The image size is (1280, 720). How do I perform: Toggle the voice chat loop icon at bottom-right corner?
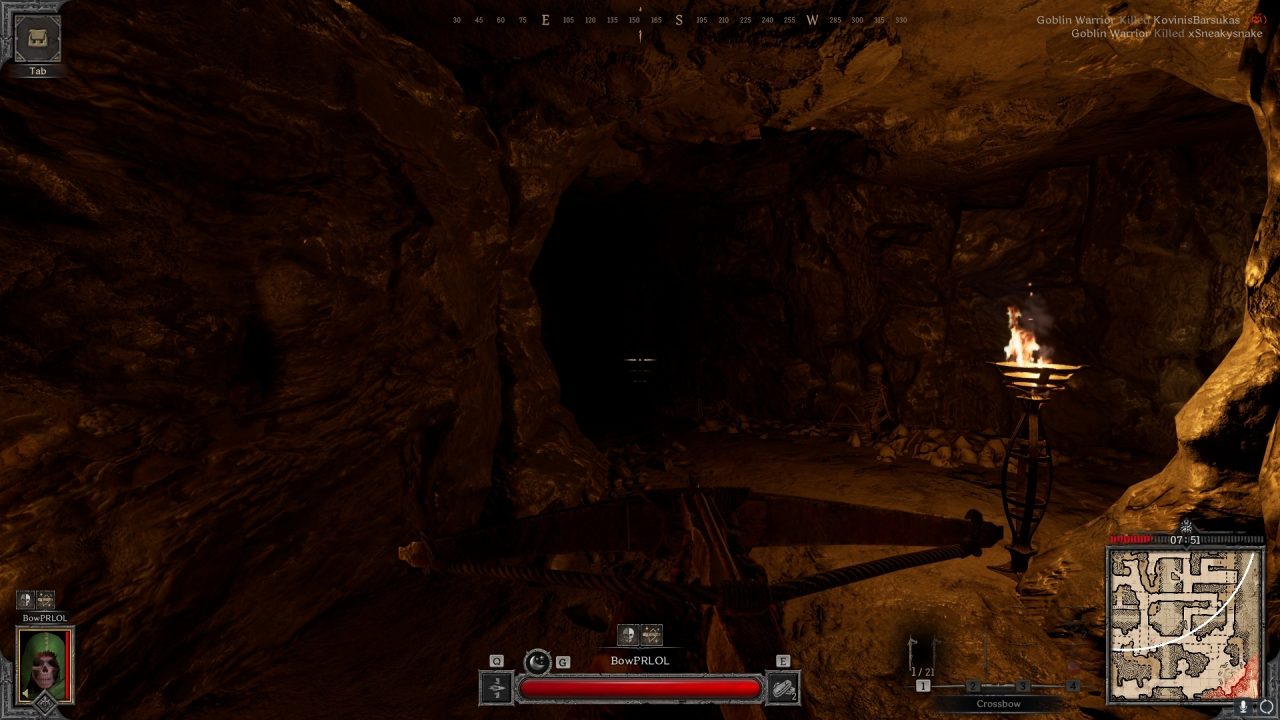tap(1265, 707)
